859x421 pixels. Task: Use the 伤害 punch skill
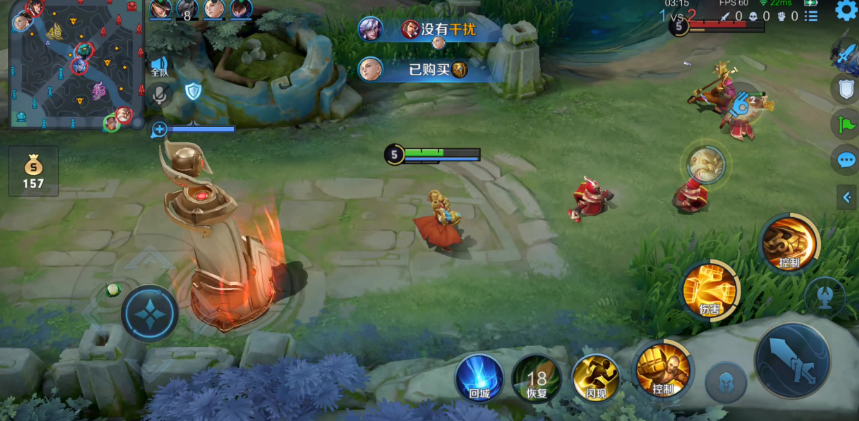coord(710,290)
